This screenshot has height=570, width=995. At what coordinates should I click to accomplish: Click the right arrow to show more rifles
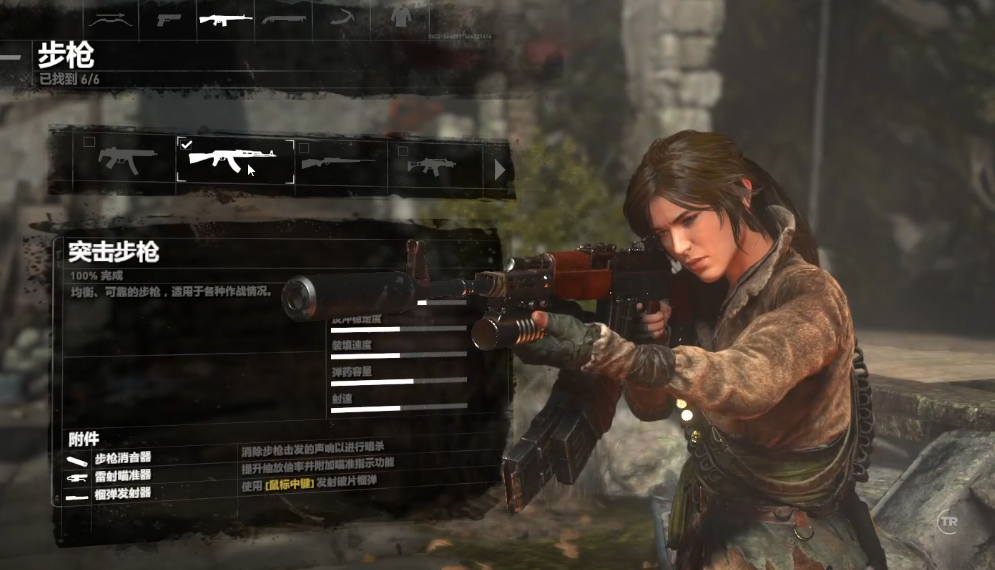(500, 170)
